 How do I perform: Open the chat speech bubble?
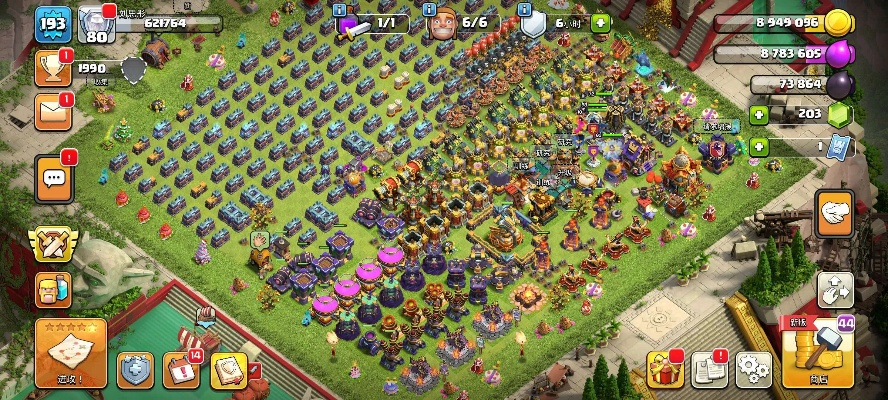tap(54, 179)
